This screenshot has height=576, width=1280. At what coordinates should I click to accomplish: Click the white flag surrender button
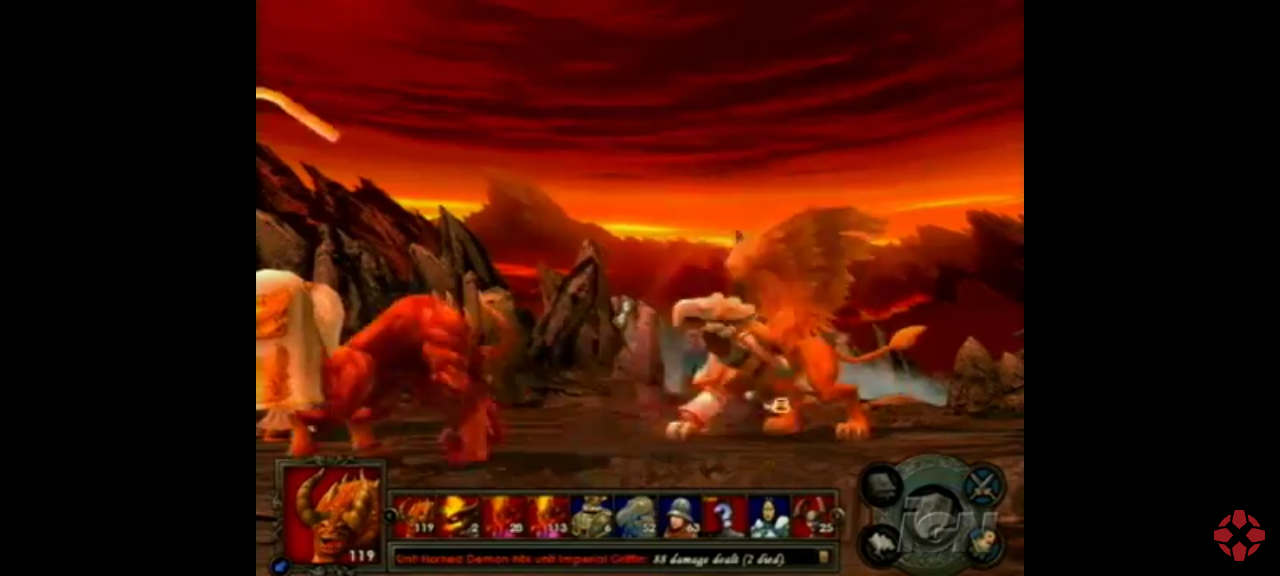click(882, 544)
